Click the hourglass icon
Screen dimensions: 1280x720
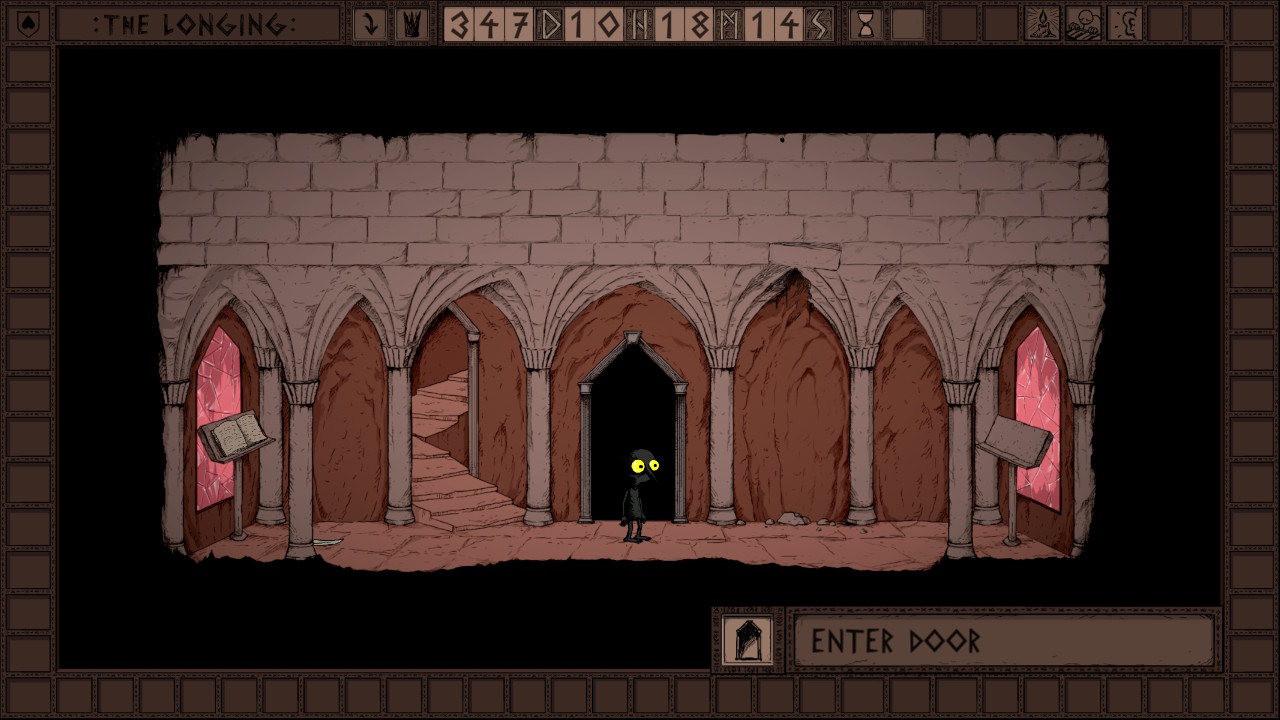coord(866,24)
